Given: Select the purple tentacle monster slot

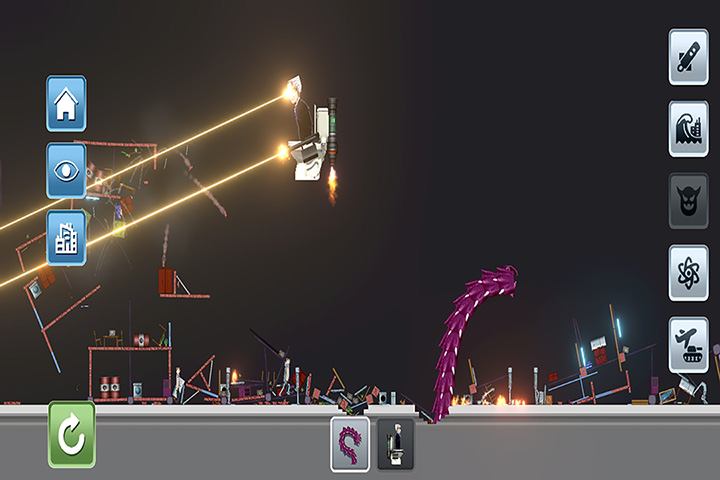Looking at the screenshot, I should 350,444.
